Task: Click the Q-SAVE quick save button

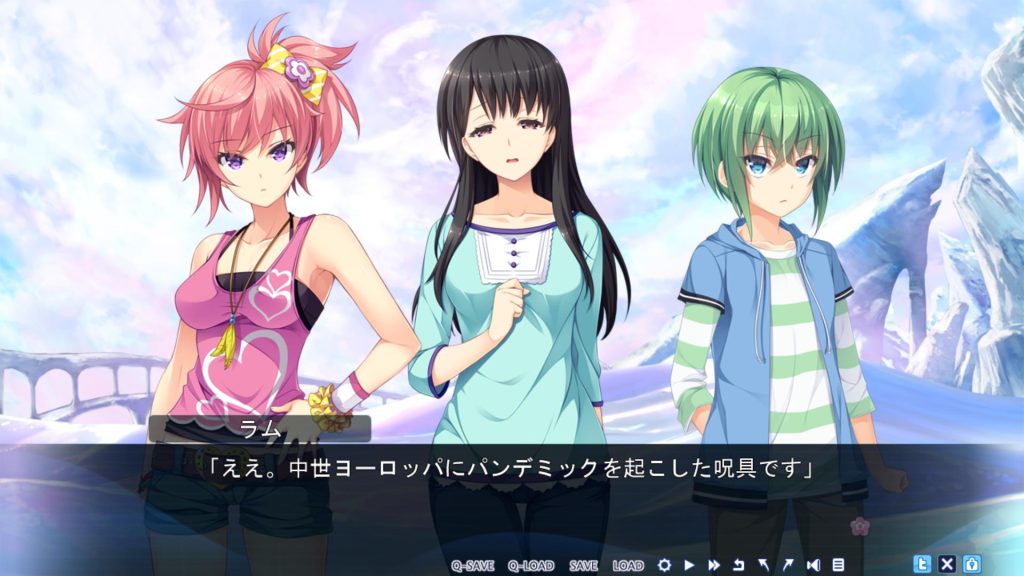Action: tap(472, 565)
